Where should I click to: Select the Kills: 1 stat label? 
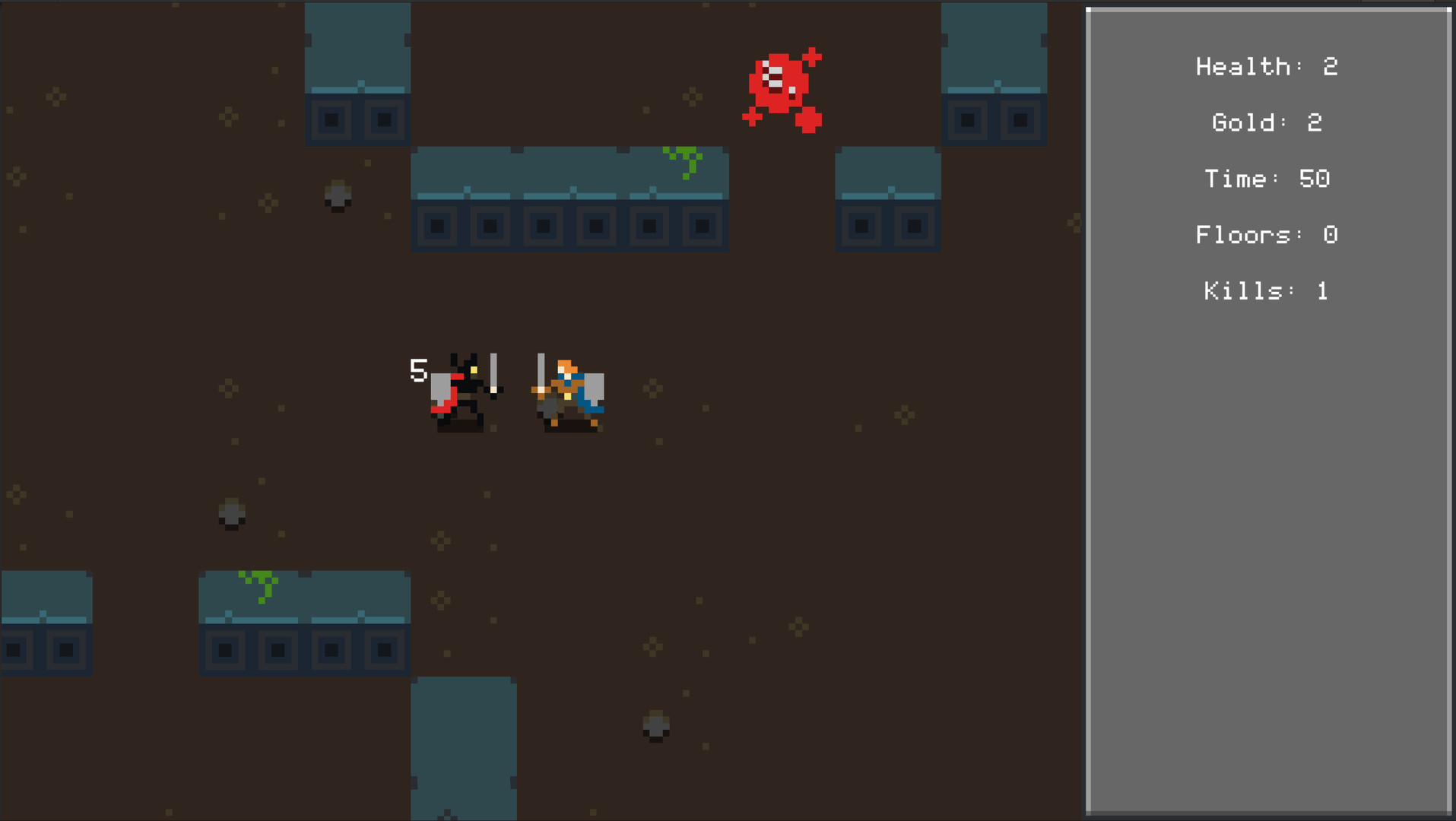point(1264,291)
